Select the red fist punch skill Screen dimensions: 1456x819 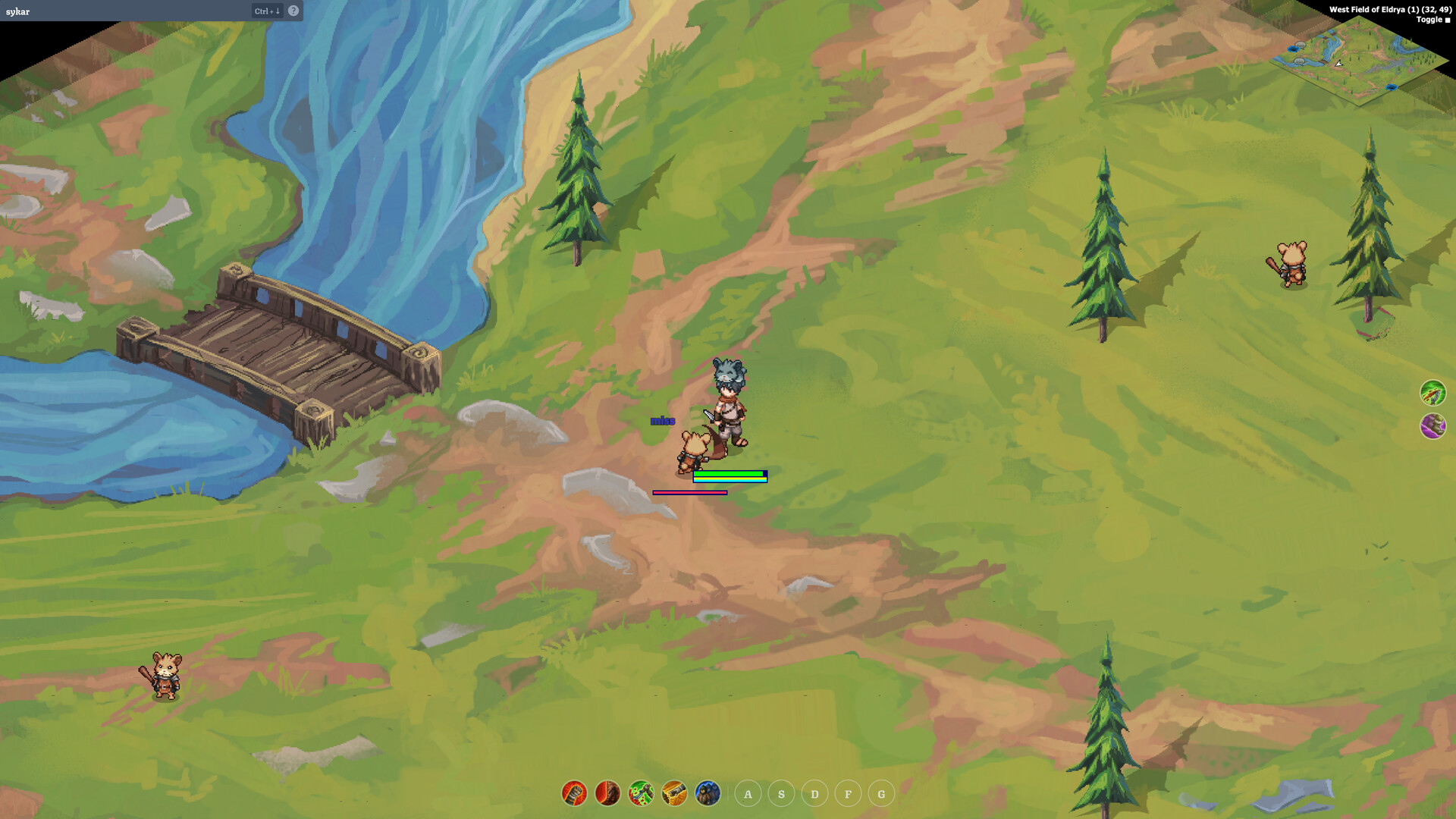coord(574,794)
